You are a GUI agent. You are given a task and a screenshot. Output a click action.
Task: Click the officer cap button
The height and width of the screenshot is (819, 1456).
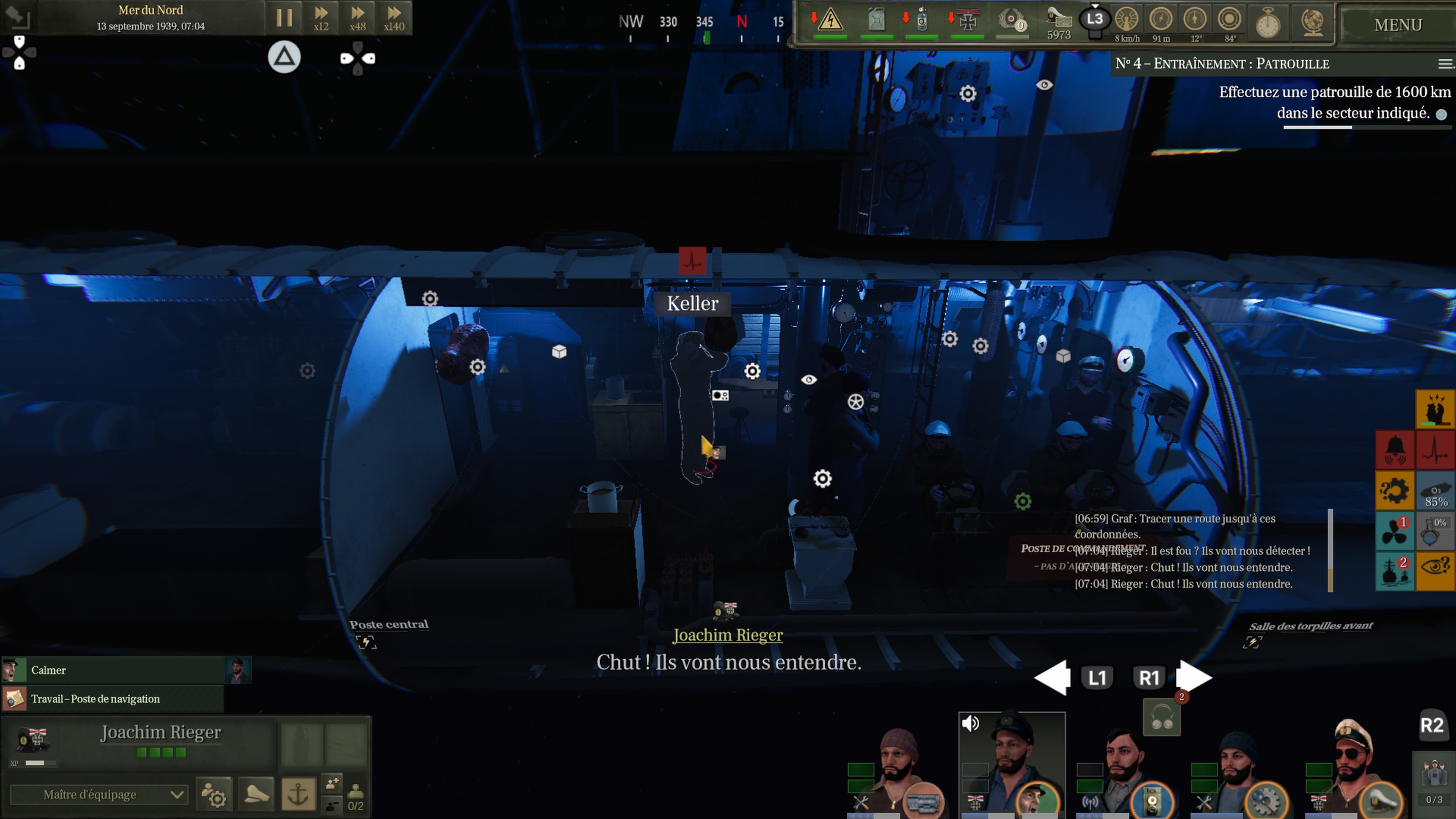[257, 794]
